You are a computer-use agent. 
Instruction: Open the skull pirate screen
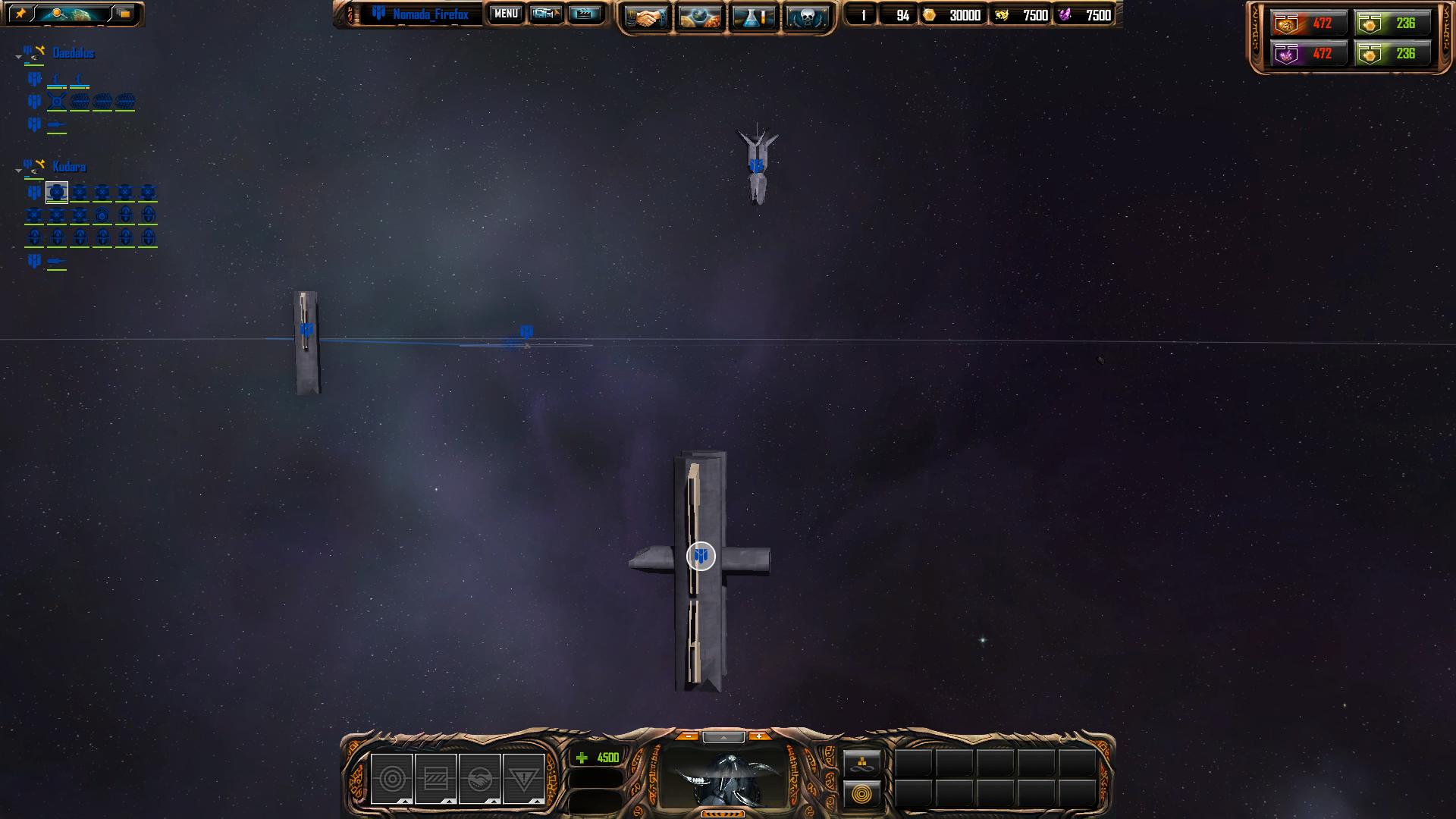[x=807, y=17]
